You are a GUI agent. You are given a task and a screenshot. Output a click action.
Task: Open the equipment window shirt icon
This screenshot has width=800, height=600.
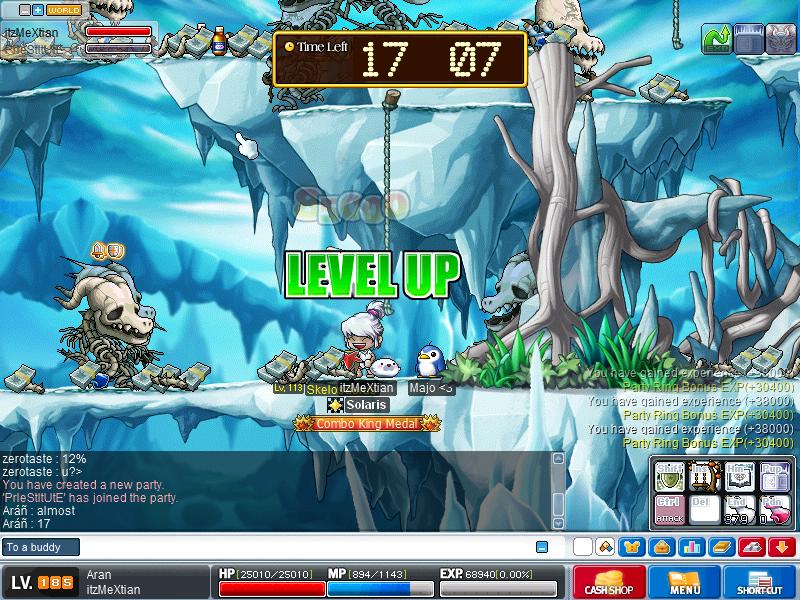633,547
